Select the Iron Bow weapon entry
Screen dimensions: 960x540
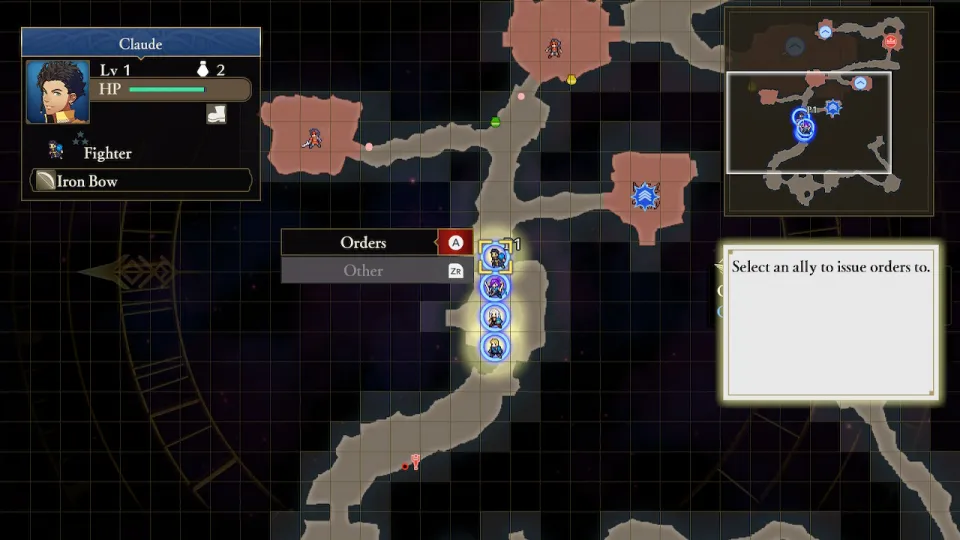[140, 181]
